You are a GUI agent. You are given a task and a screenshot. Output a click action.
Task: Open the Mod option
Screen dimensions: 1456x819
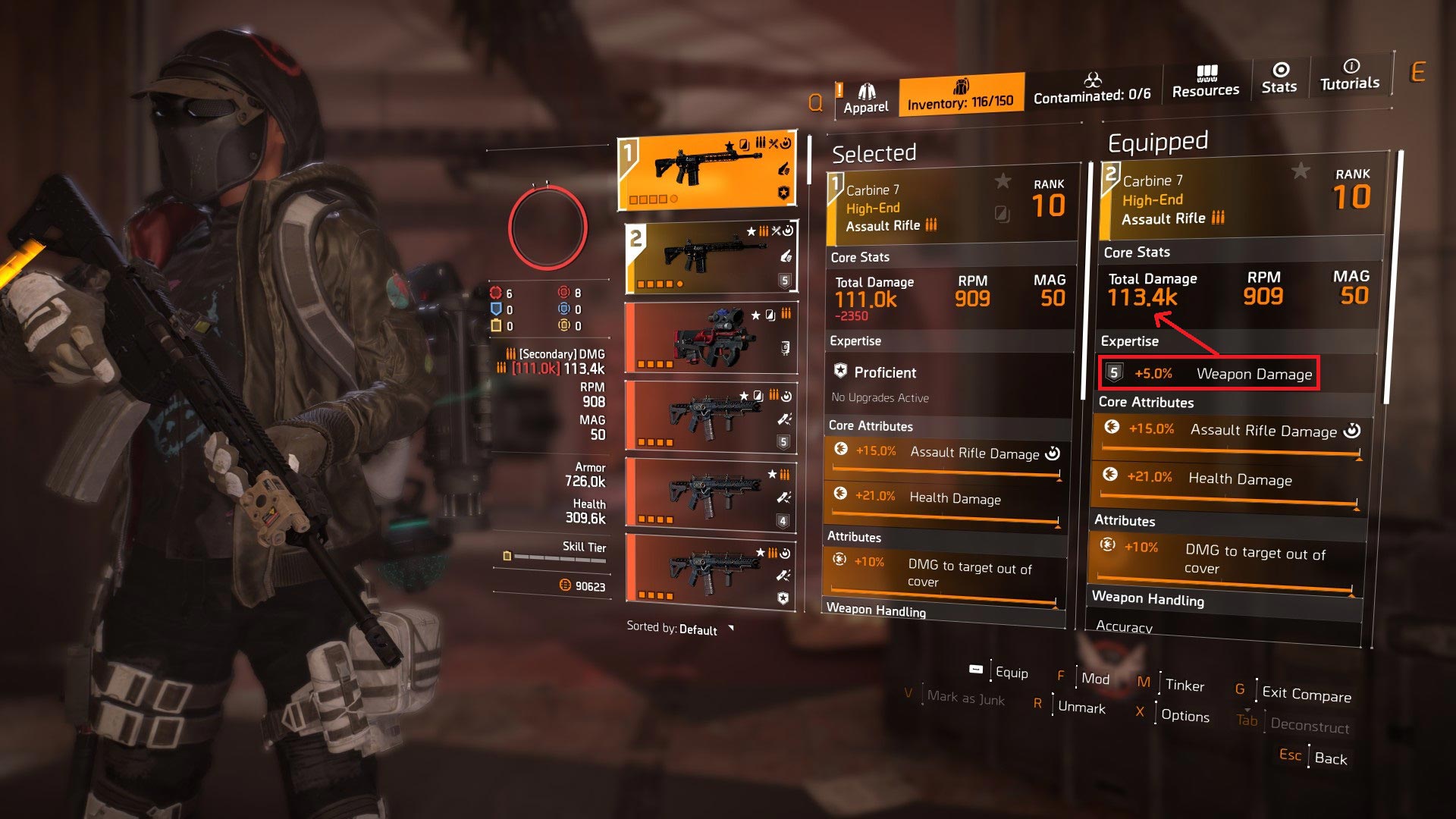pyautogui.click(x=1095, y=679)
